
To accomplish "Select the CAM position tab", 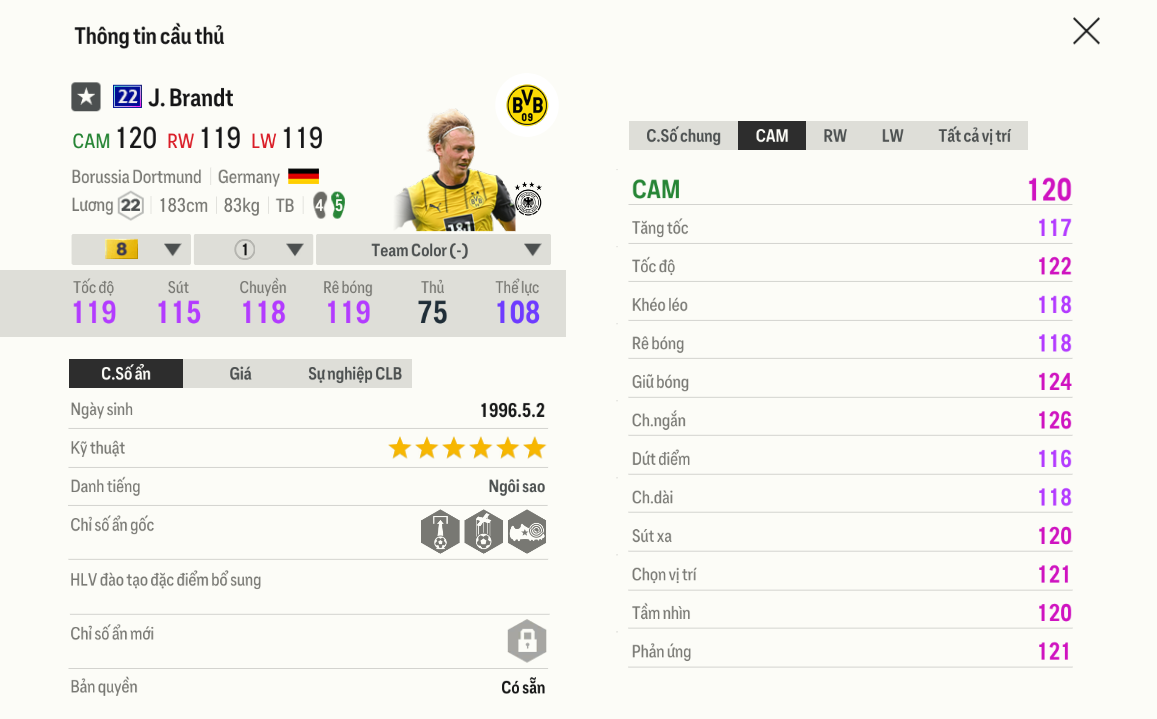I will tap(771, 136).
